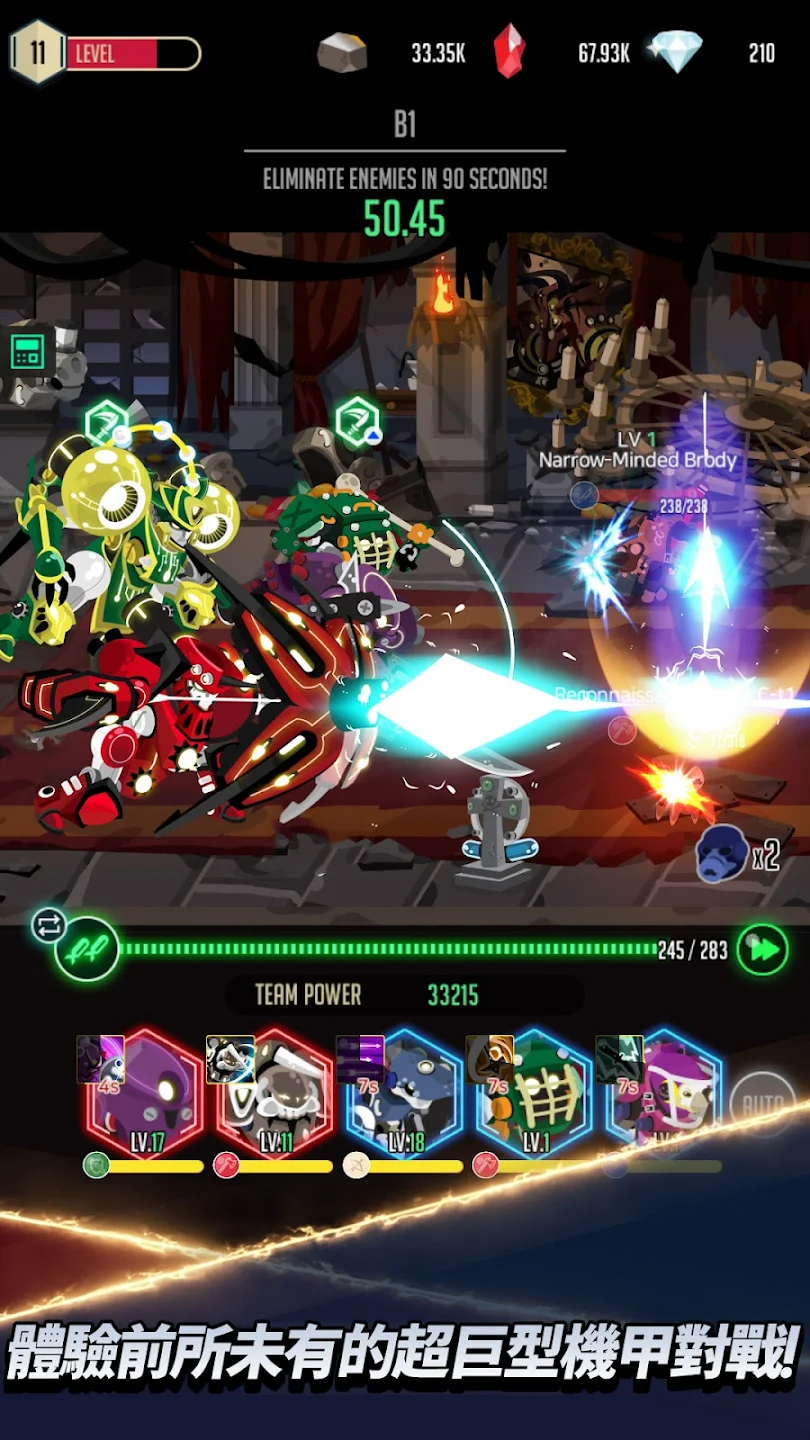
Task: Open the green calculator panel icon
Action: tap(27, 352)
